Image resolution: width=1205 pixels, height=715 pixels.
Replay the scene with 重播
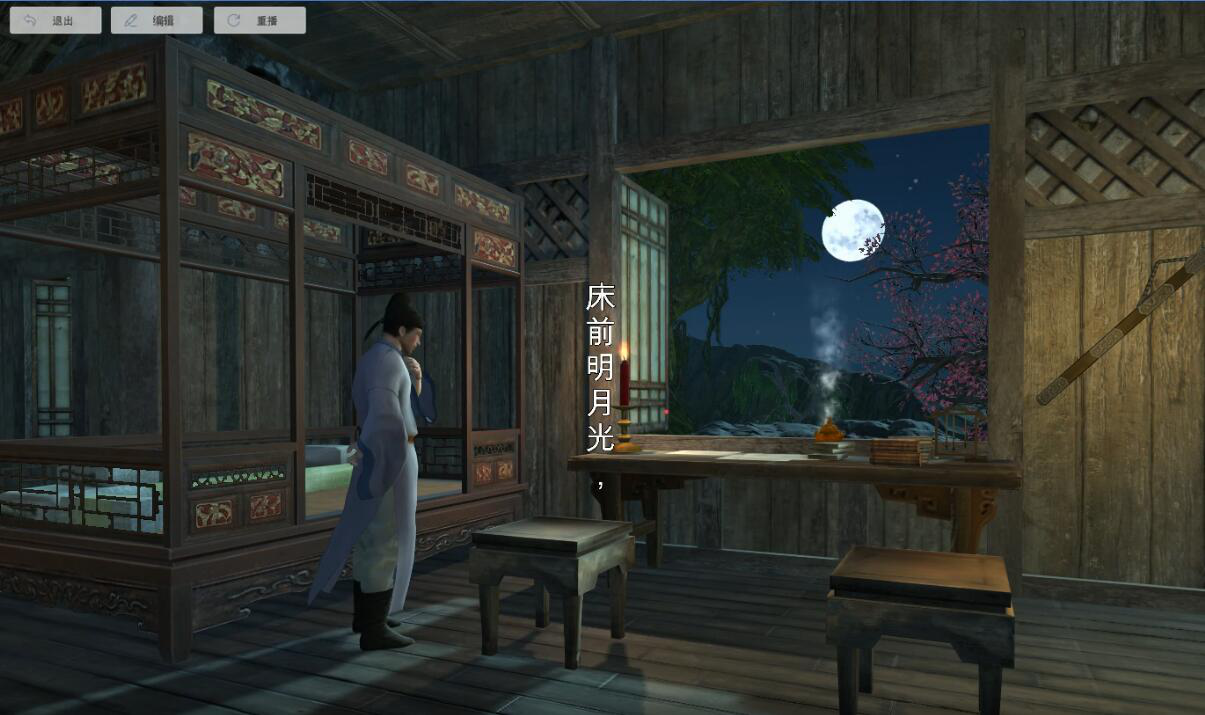click(x=259, y=20)
